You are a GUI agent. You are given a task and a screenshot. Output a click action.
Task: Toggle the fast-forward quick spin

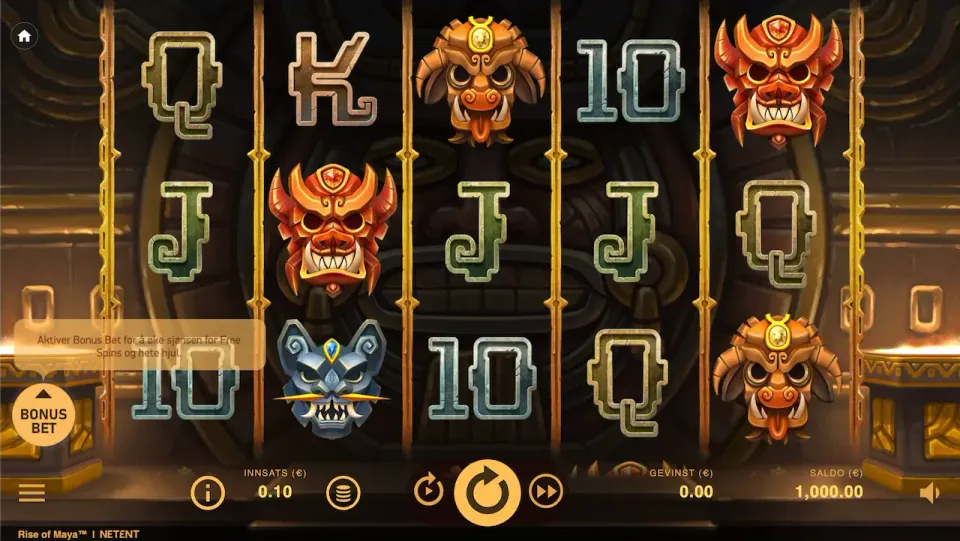[546, 491]
